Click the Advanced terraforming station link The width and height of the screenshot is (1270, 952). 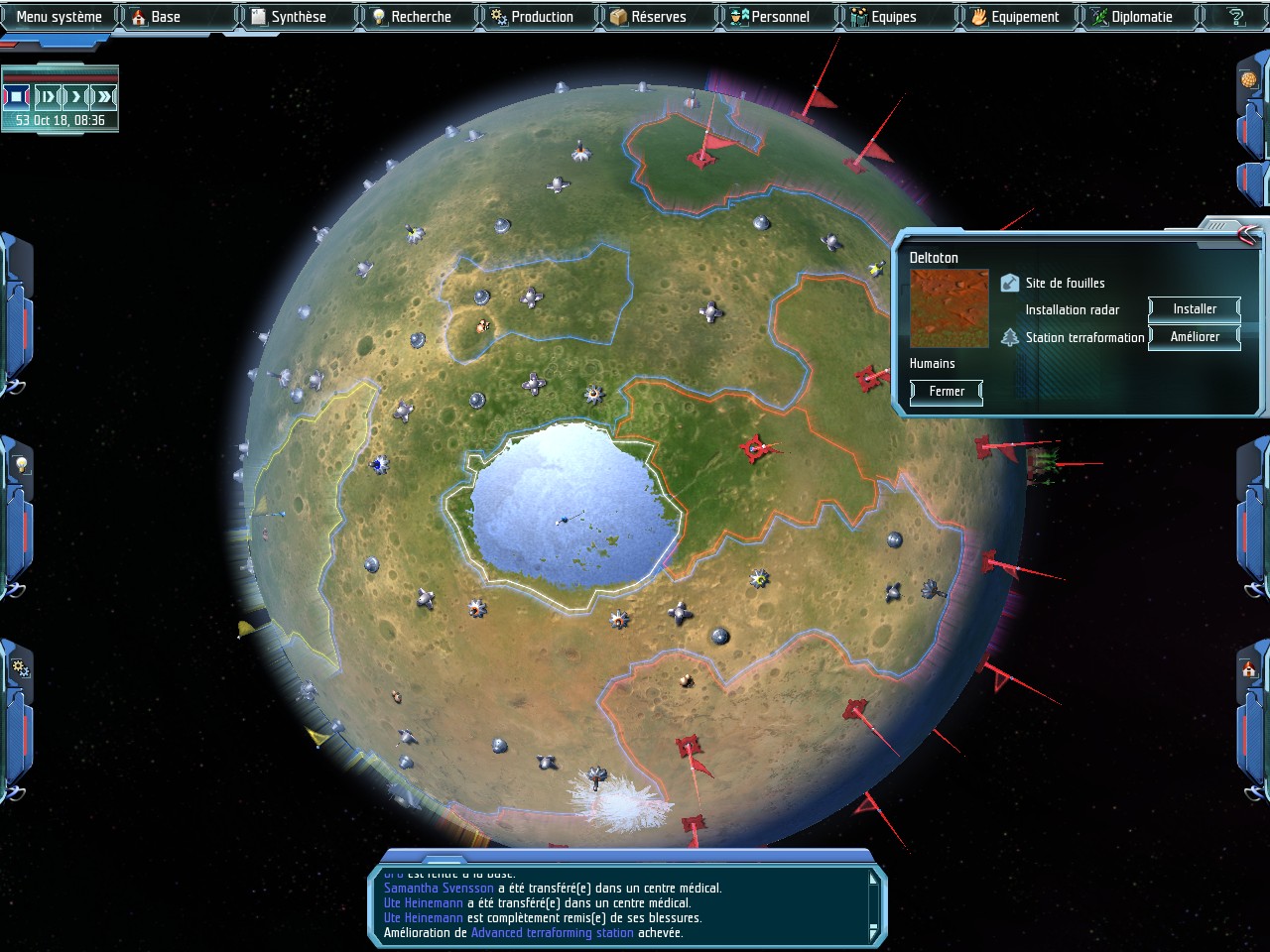(x=552, y=933)
